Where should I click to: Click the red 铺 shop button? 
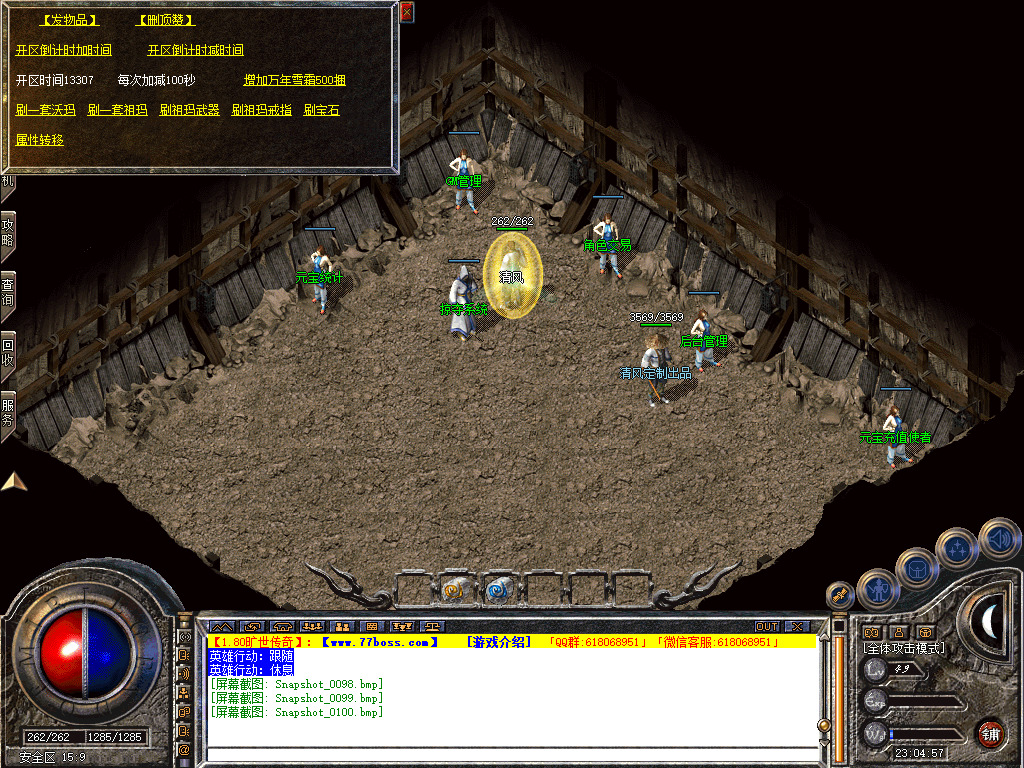(990, 733)
